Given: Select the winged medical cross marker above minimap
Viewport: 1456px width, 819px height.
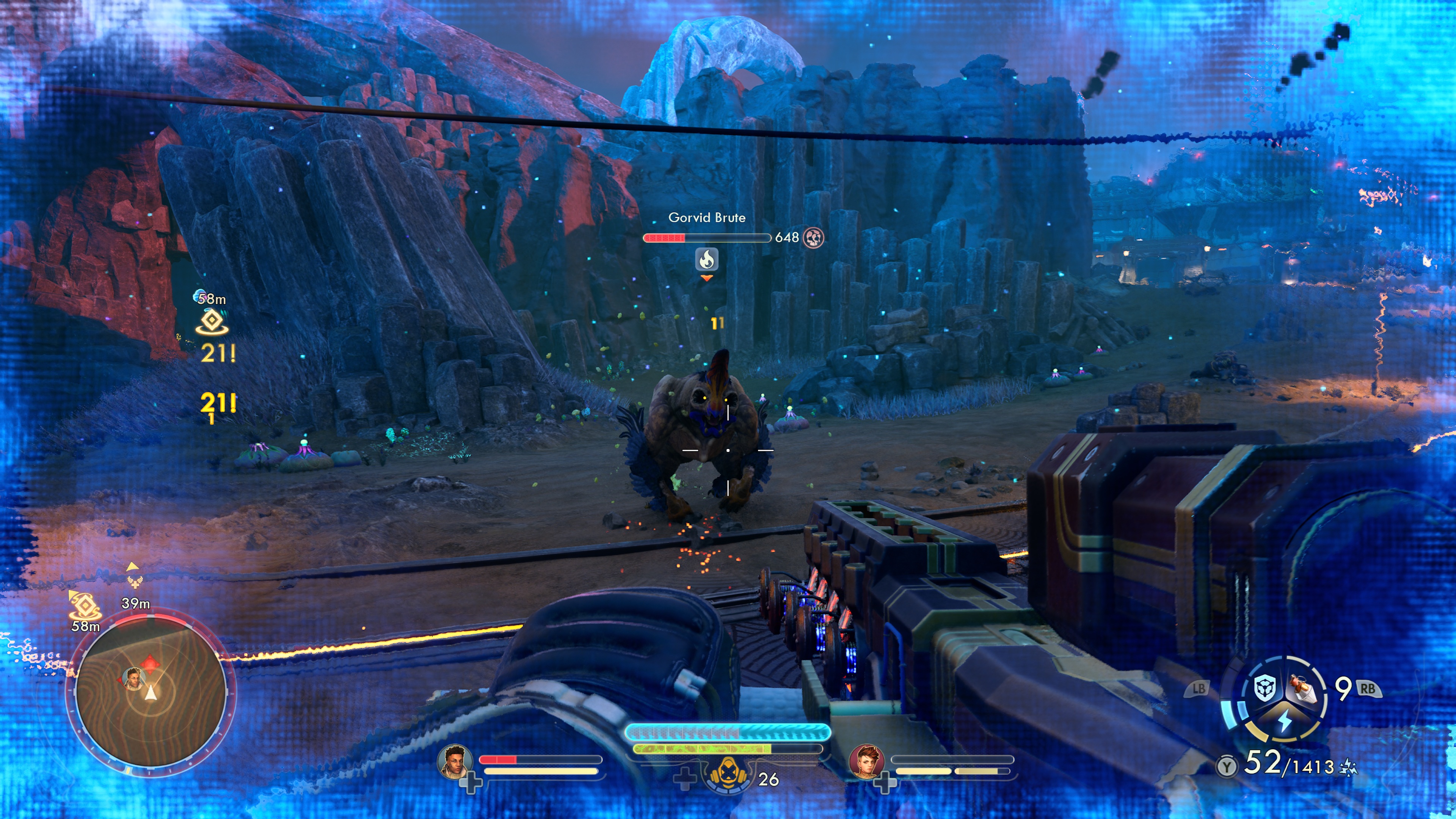Looking at the screenshot, I should [x=135, y=582].
